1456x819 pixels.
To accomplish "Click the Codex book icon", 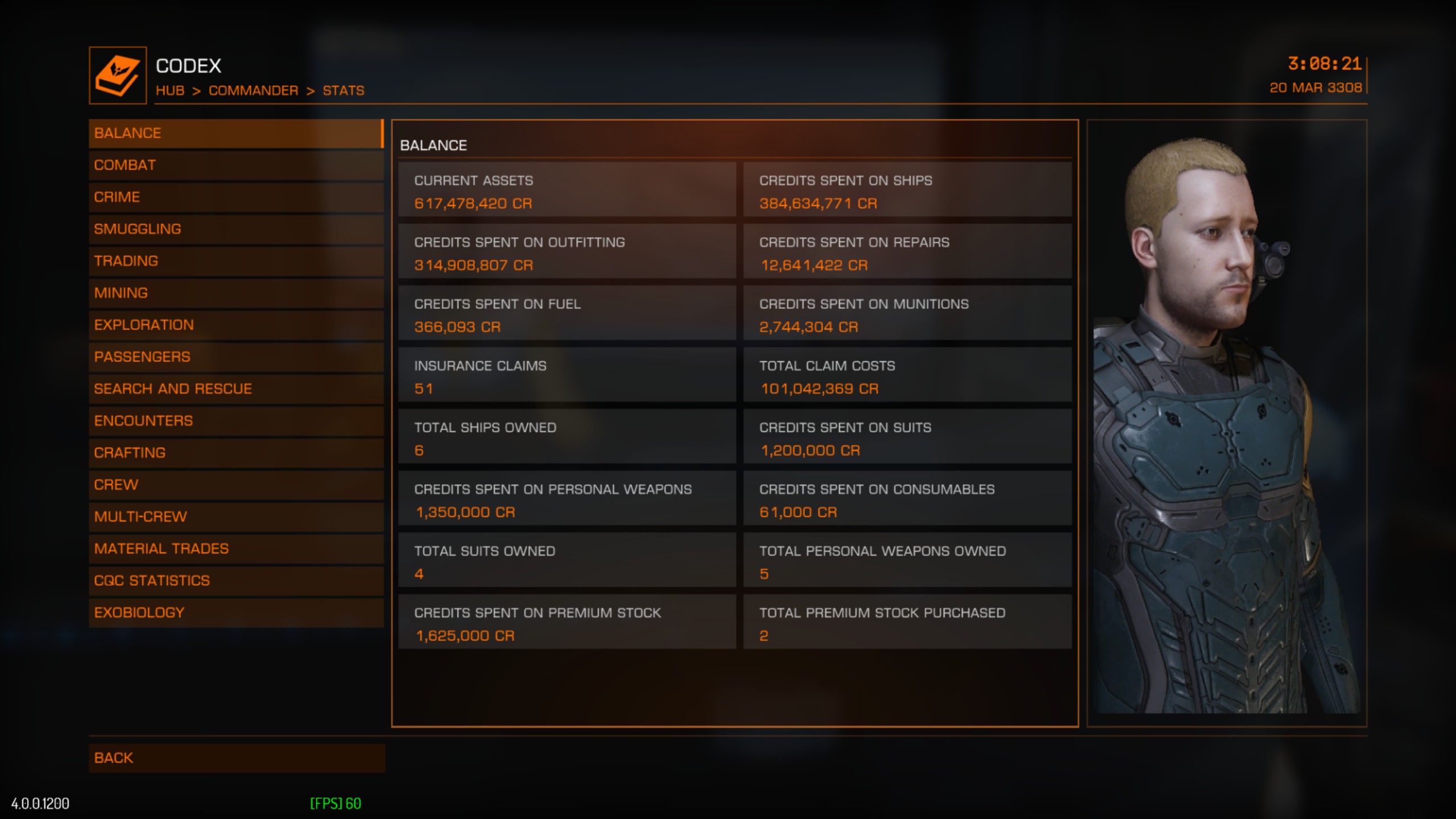I will [x=118, y=76].
